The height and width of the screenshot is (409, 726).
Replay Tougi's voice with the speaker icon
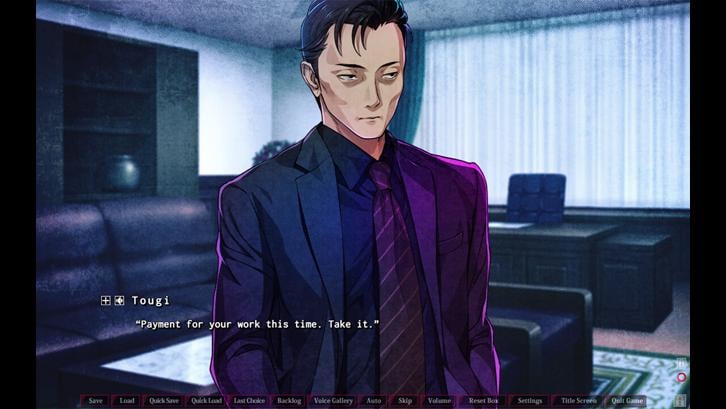(x=119, y=300)
